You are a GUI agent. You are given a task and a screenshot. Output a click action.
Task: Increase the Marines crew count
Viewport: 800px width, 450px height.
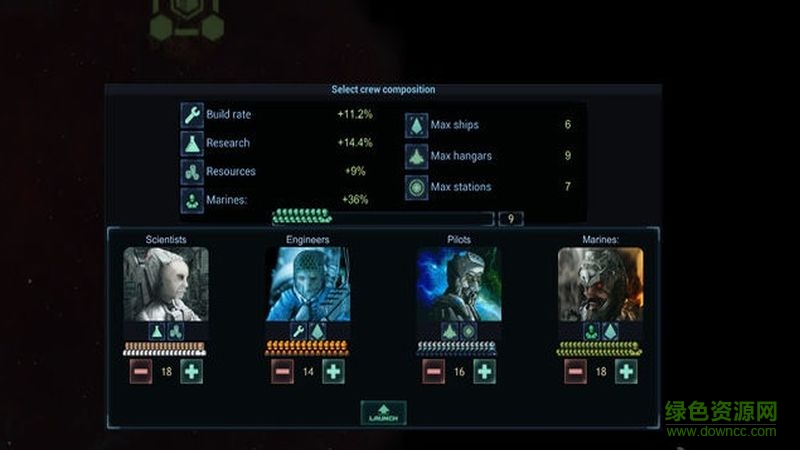pyautogui.click(x=626, y=371)
